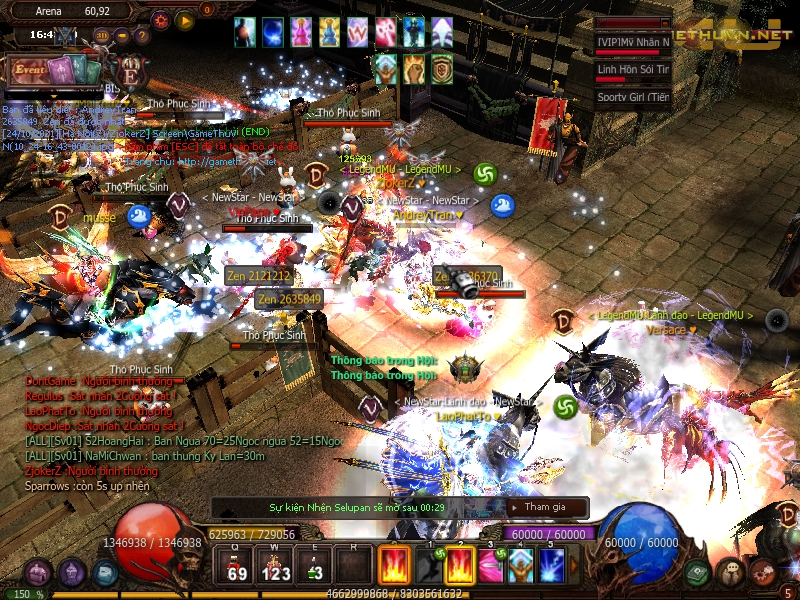Select the [VIP] Mỹ Nhân party member
Image resolution: width=800 pixels, height=600 pixels.
click(634, 42)
